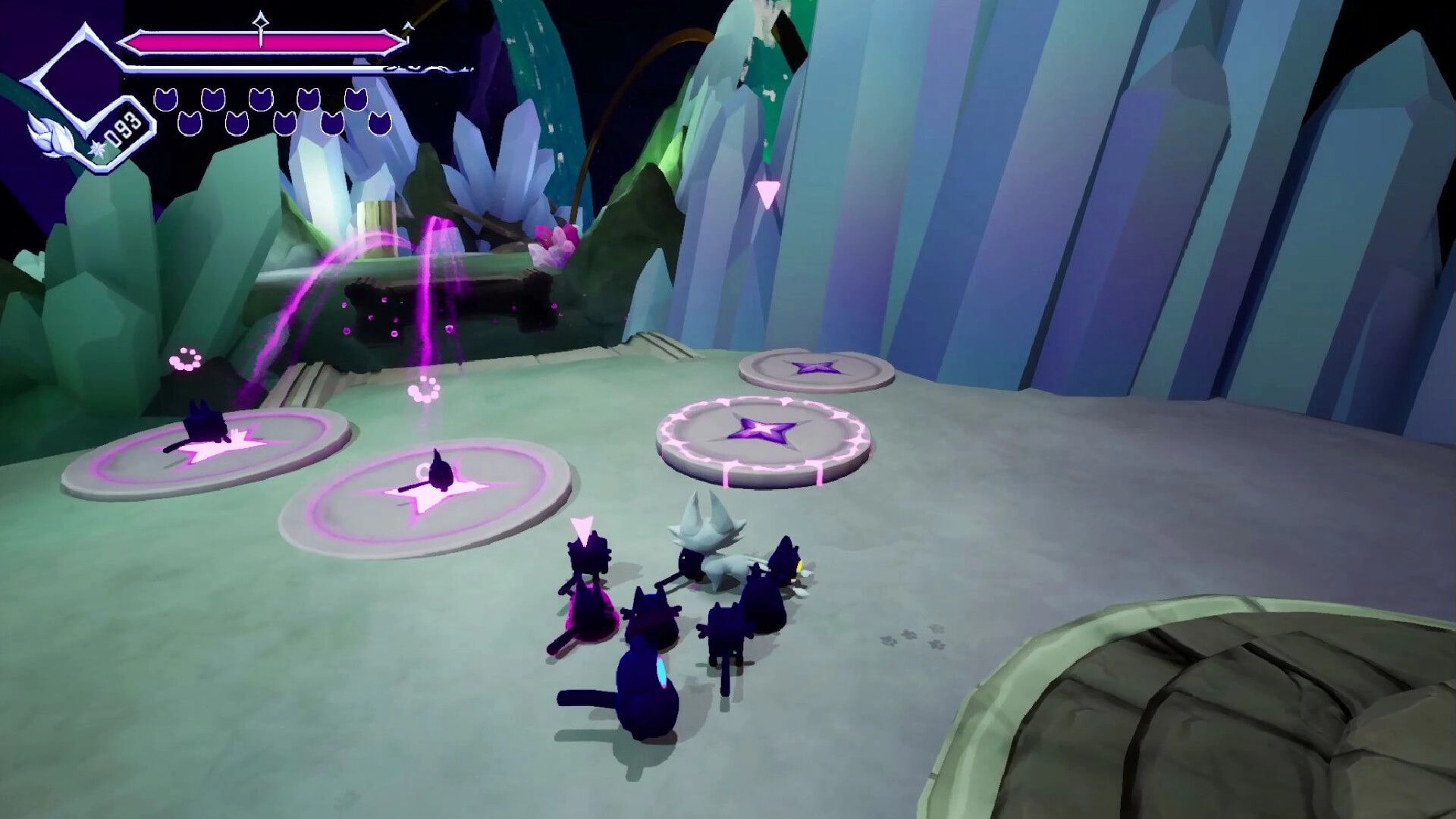Screen dimensions: 1456x819
Task: Click the shadow cat with the glowing blue back
Action: click(x=648, y=682)
